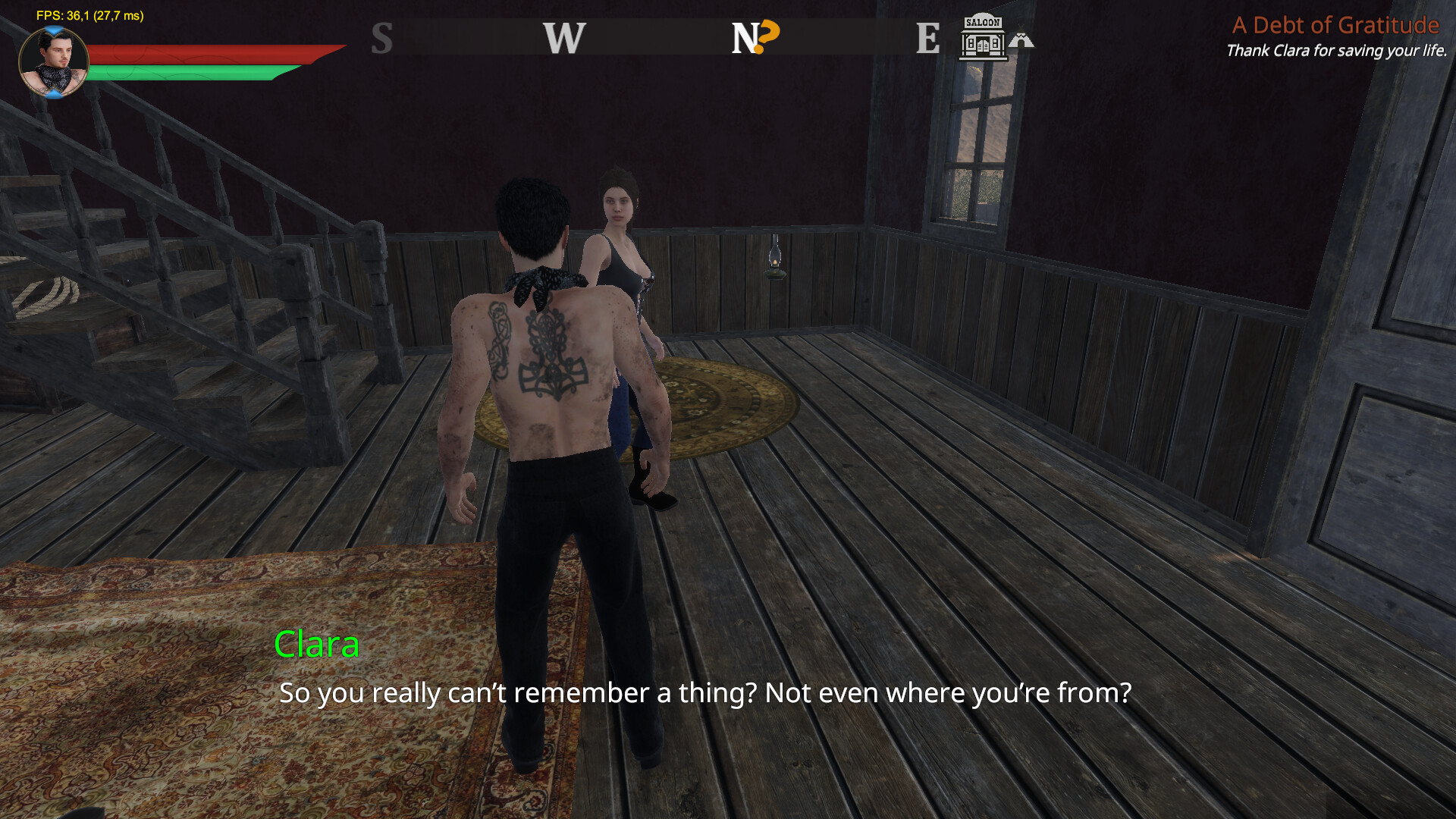Click the quest question mark above the N
Screen dimensions: 1456x819
click(x=767, y=30)
